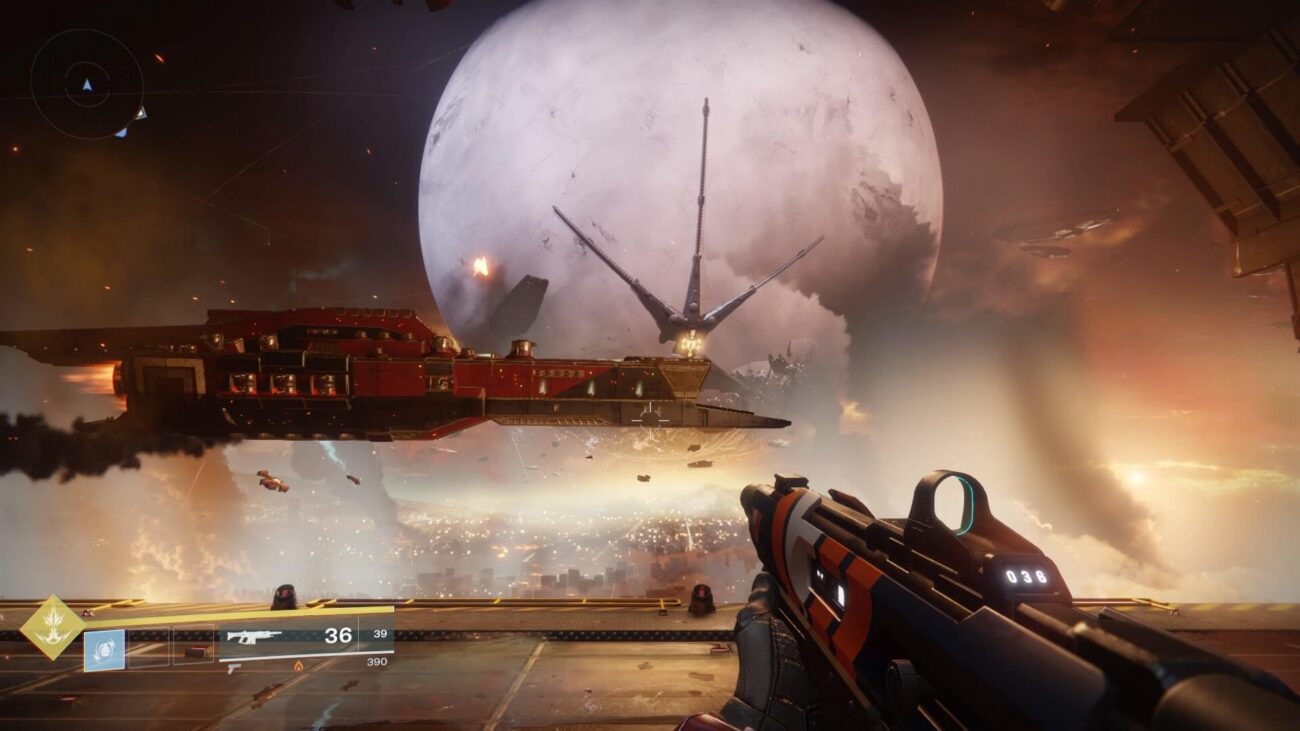1300x731 pixels.
Task: Select the white waypoint triangle on the radar edge
Action: pyautogui.click(x=142, y=114)
